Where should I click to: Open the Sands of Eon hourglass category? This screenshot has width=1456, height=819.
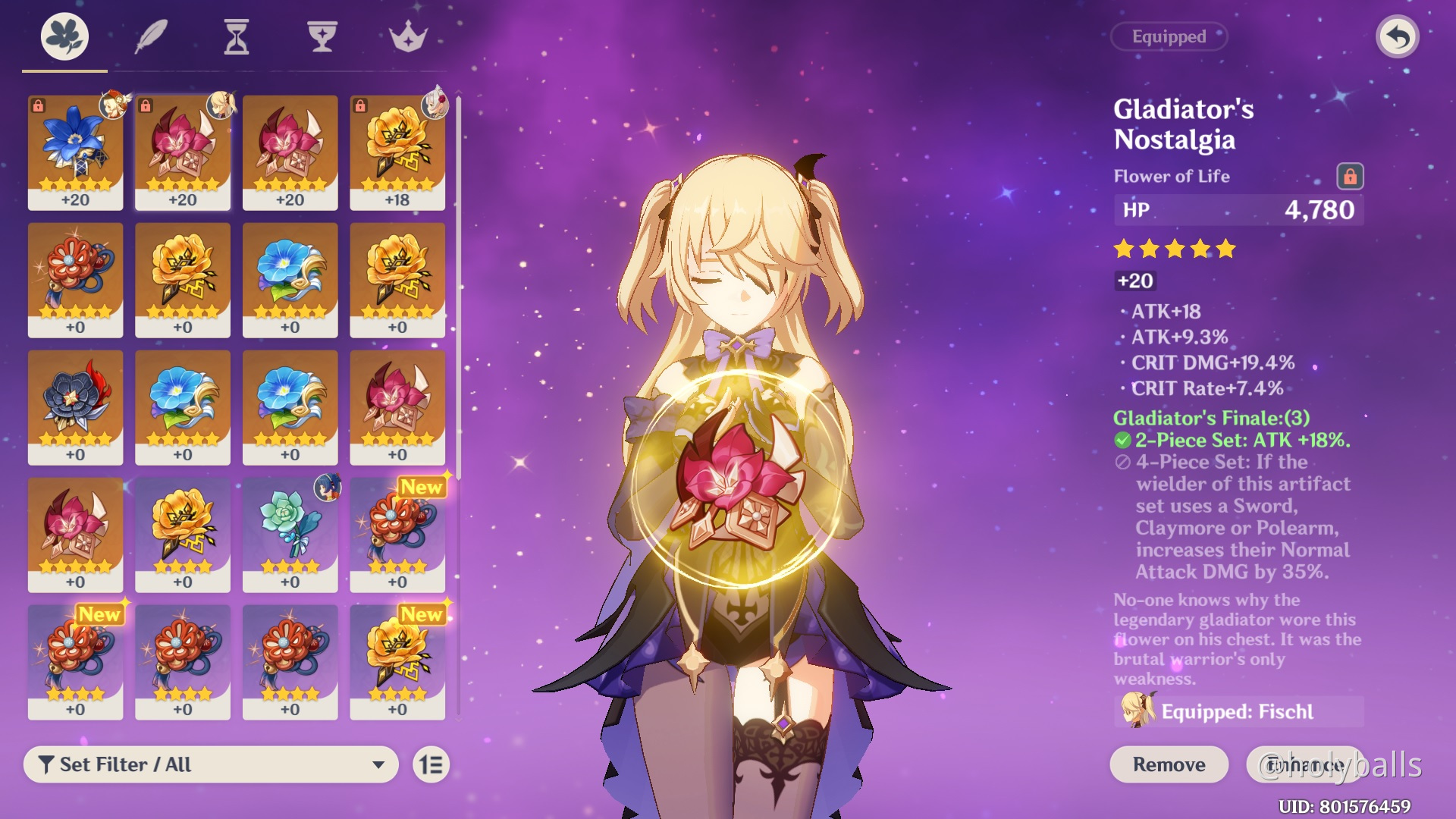pyautogui.click(x=237, y=34)
